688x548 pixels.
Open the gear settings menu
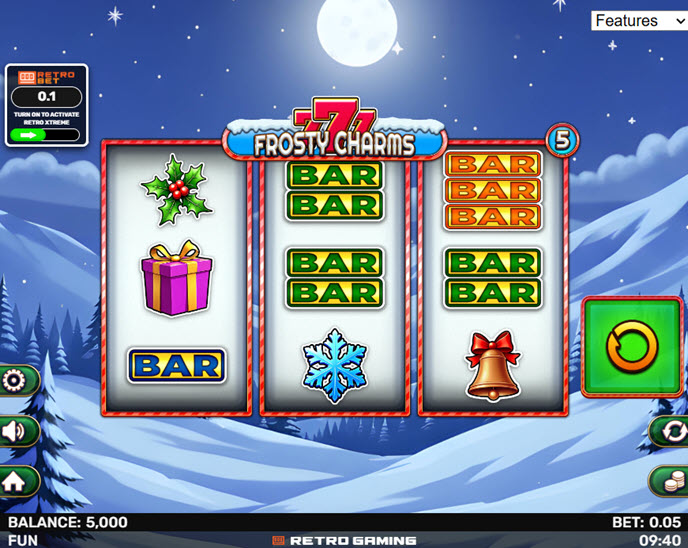click(x=15, y=381)
